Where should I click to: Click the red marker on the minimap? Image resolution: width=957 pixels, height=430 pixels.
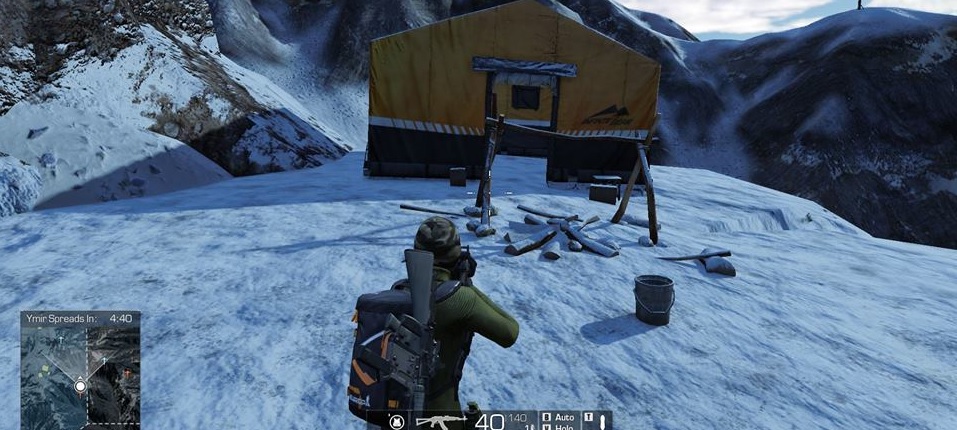126,374
